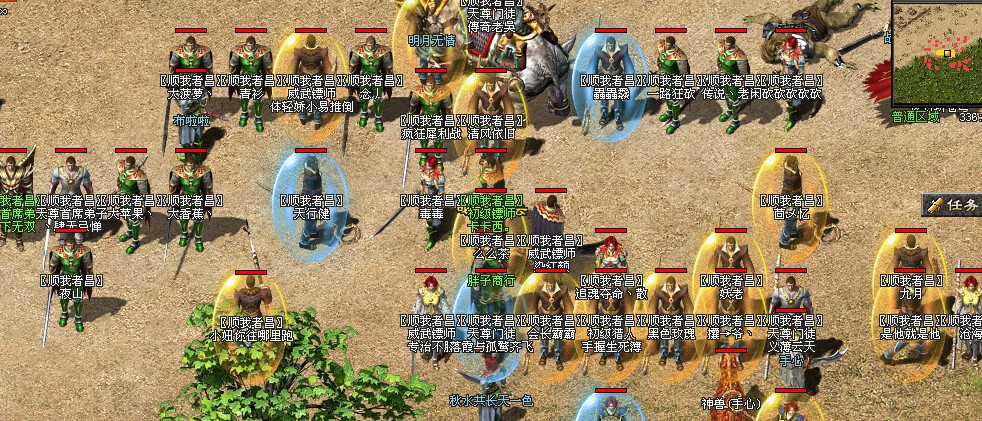Open the 任务 quest panel
The height and width of the screenshot is (421, 982).
pos(954,205)
